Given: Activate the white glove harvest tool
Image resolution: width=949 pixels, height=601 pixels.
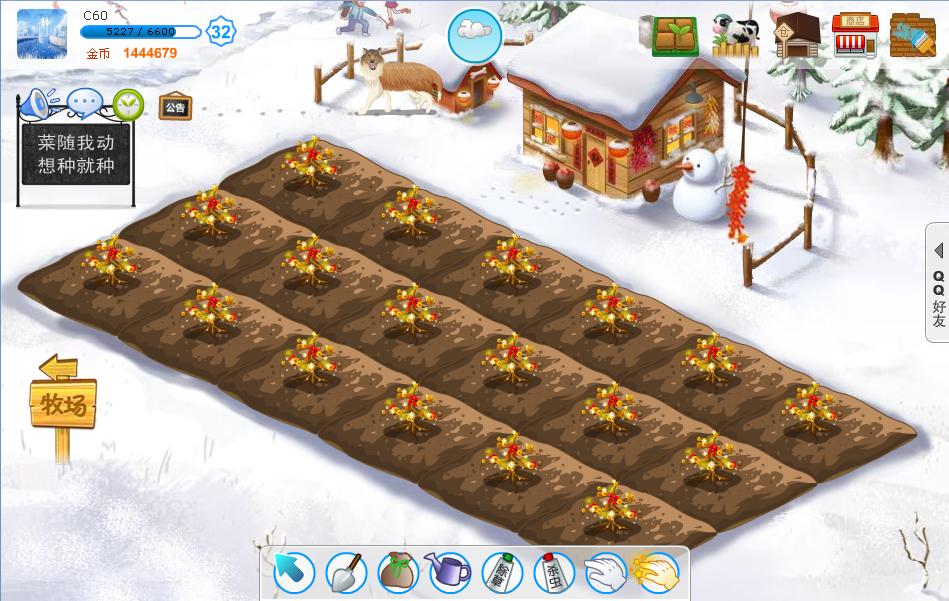Looking at the screenshot, I should coord(605,573).
